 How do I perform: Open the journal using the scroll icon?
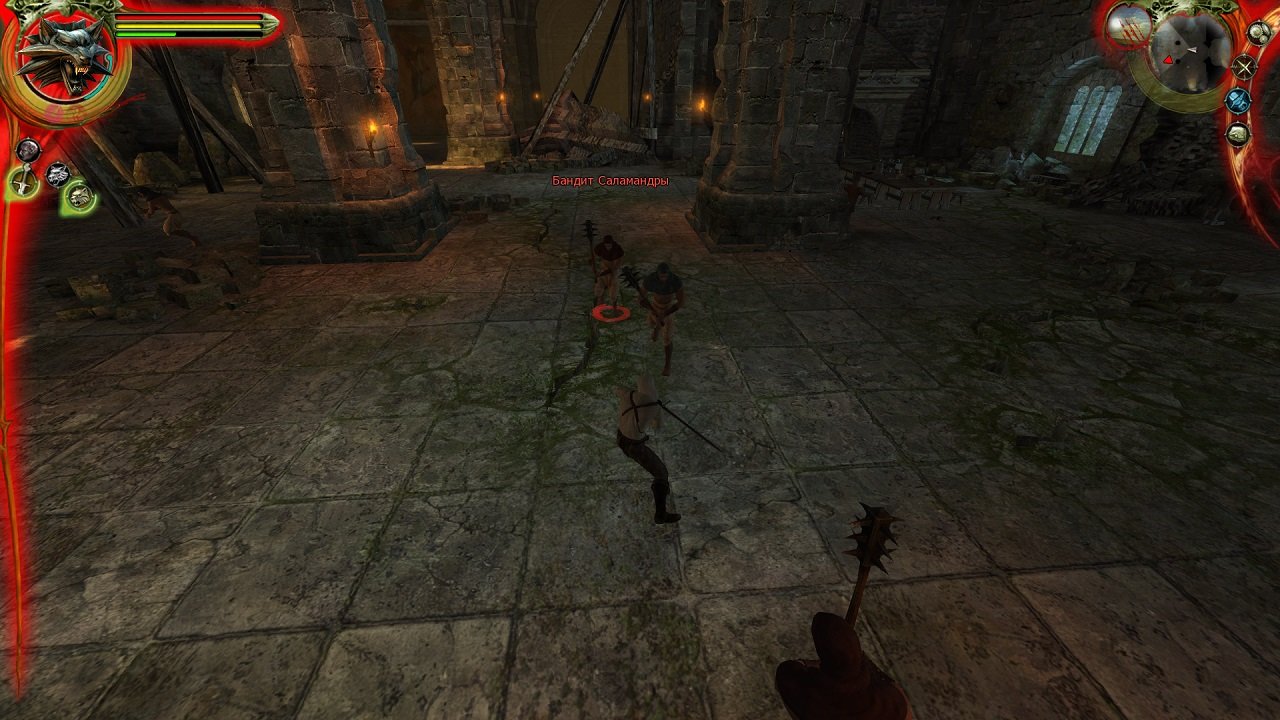[x=1236, y=133]
